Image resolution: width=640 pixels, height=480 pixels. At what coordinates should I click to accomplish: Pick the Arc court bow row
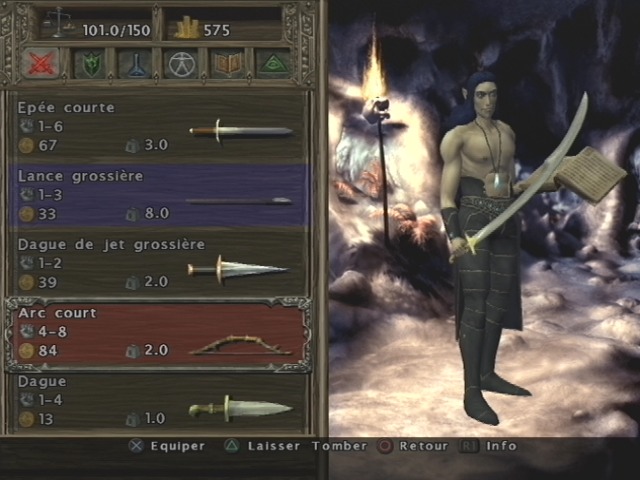(x=160, y=332)
